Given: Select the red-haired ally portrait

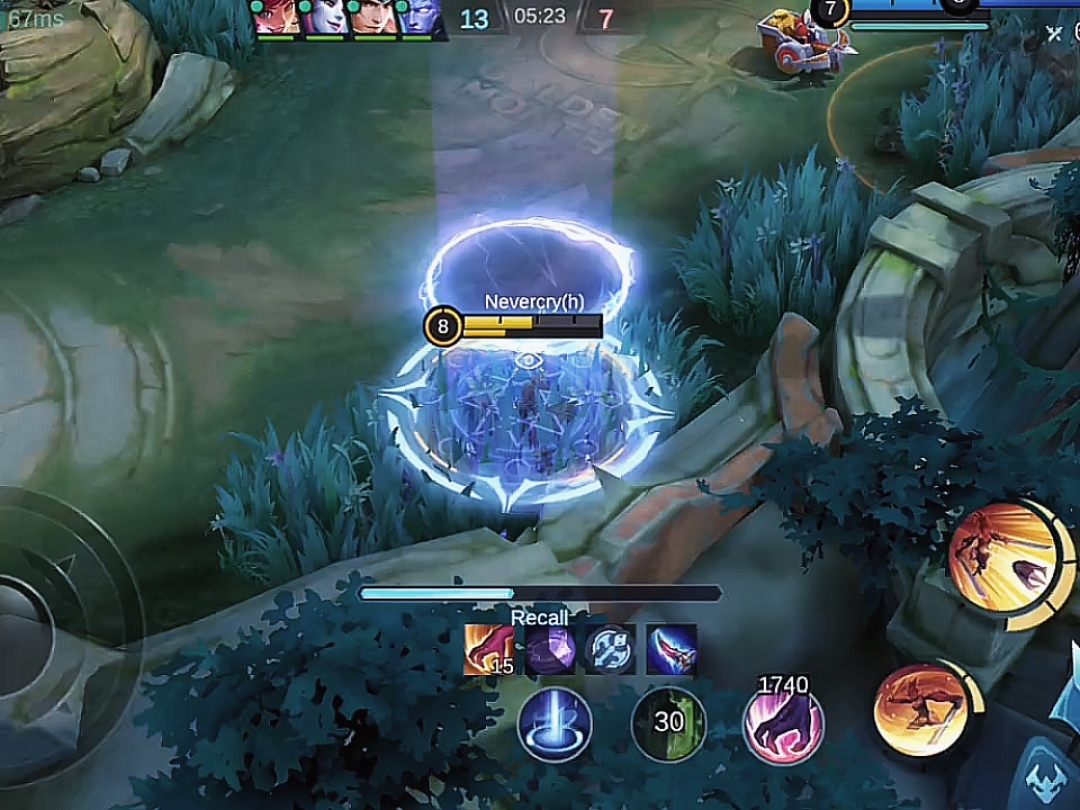Looking at the screenshot, I should [x=275, y=18].
